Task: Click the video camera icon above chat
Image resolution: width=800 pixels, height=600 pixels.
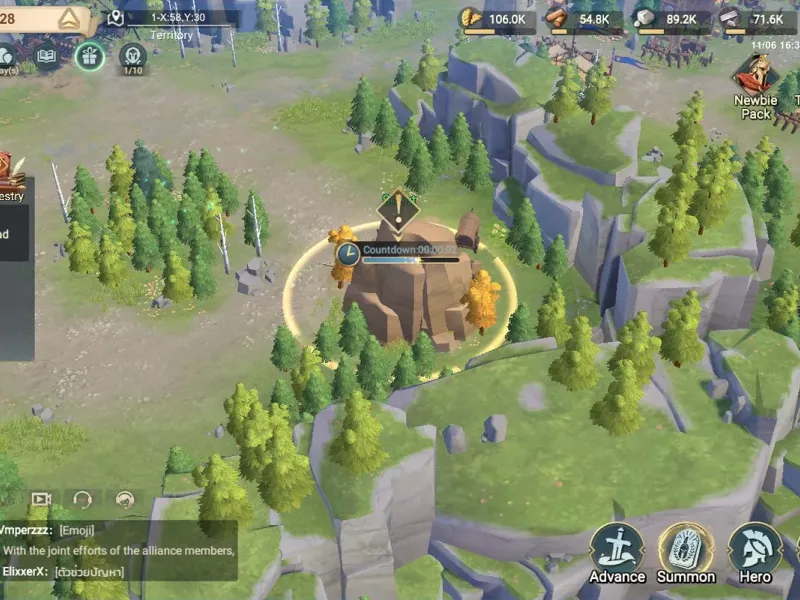Action: click(41, 499)
